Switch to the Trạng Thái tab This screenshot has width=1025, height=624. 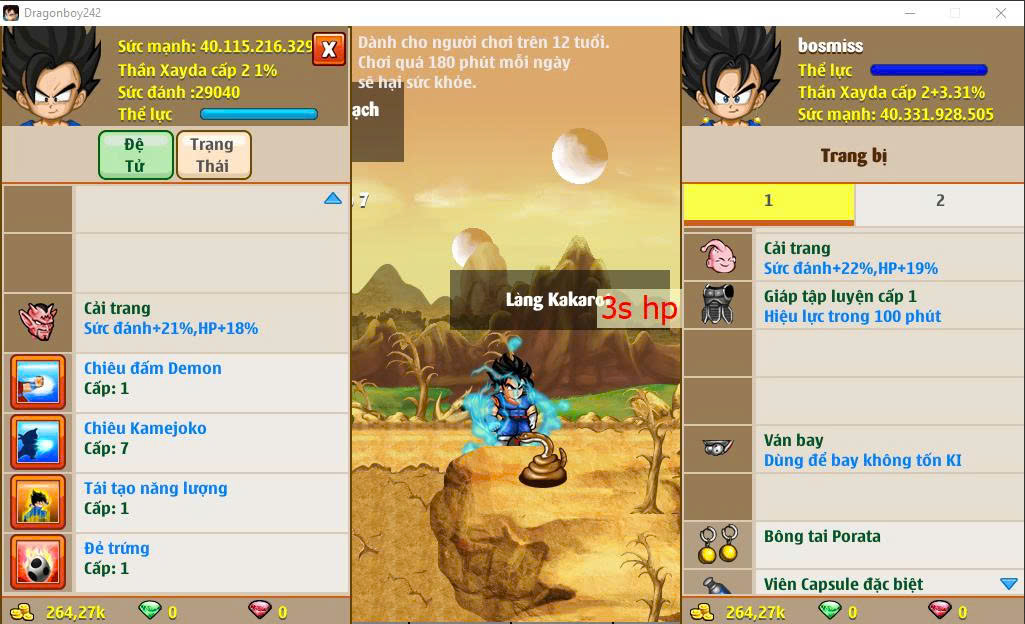[213, 155]
